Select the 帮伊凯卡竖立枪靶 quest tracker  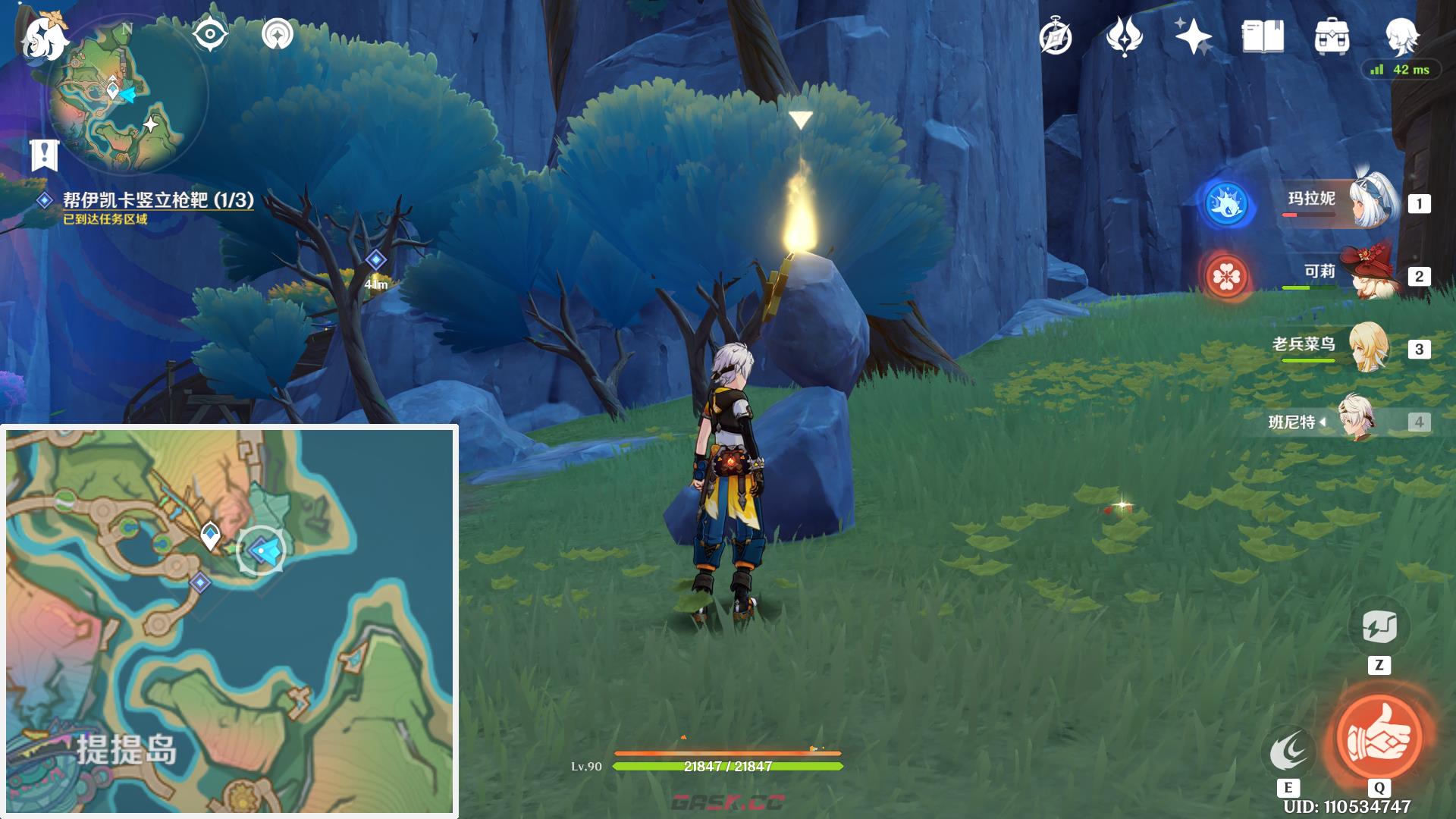tap(158, 200)
